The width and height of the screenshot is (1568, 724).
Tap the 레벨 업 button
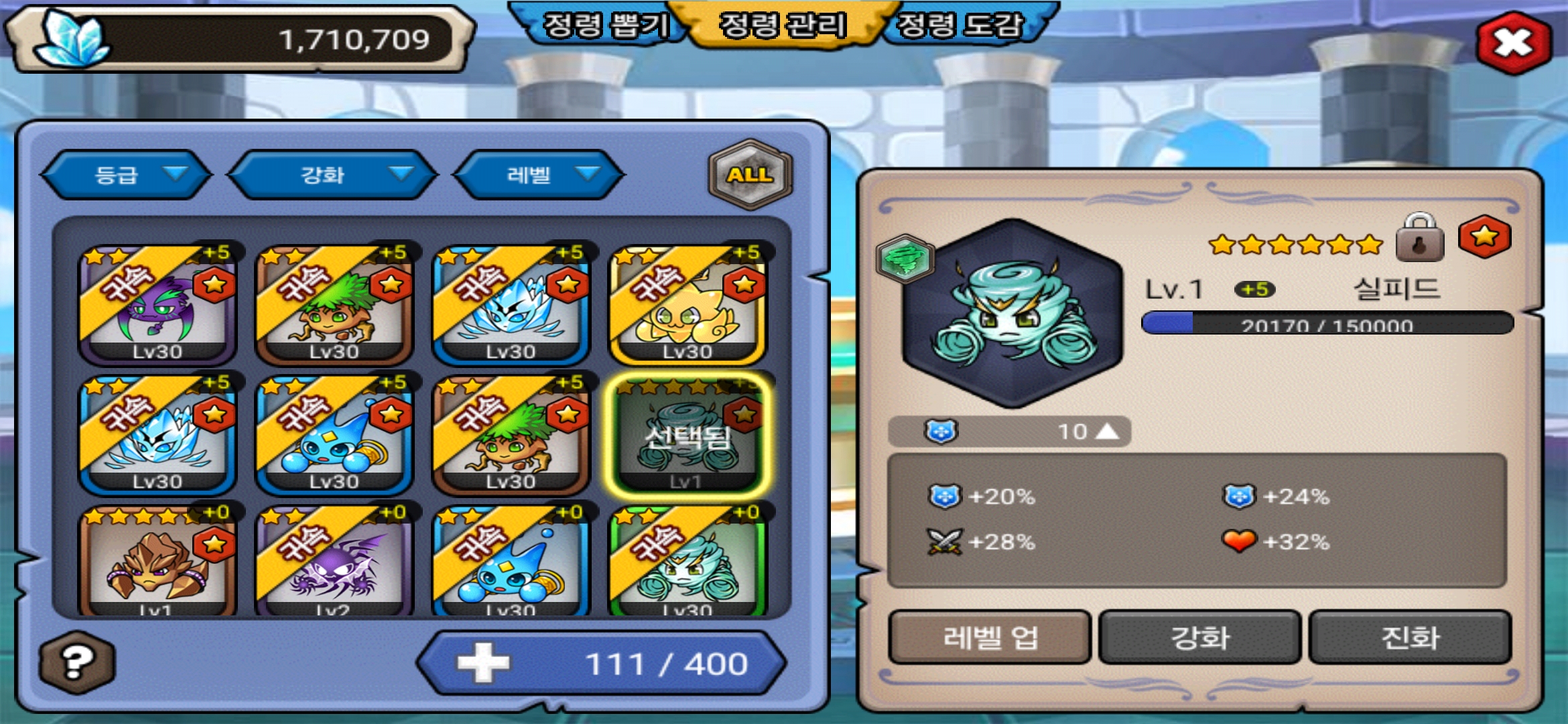click(x=990, y=637)
